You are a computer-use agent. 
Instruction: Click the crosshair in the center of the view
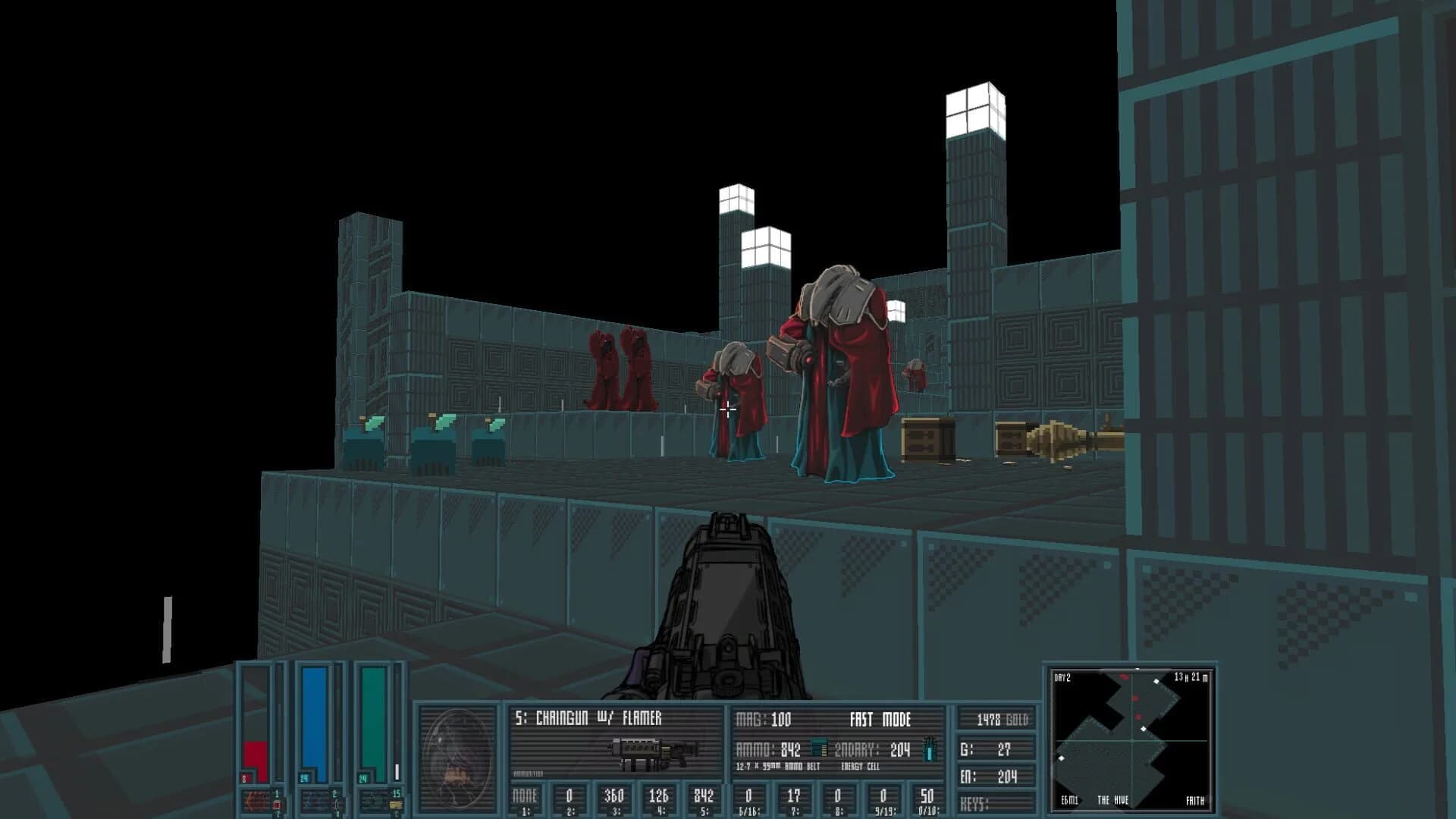tap(728, 409)
